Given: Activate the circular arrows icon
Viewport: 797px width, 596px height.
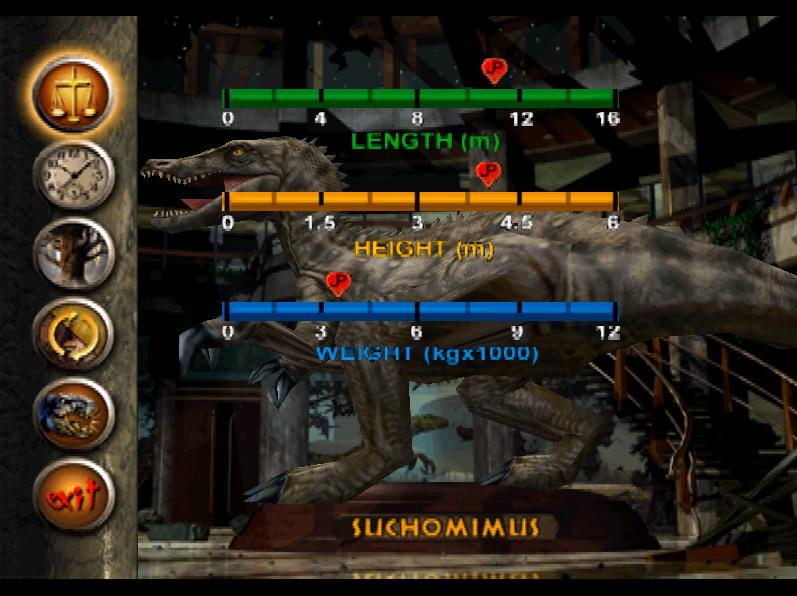Looking at the screenshot, I should pos(73,331).
